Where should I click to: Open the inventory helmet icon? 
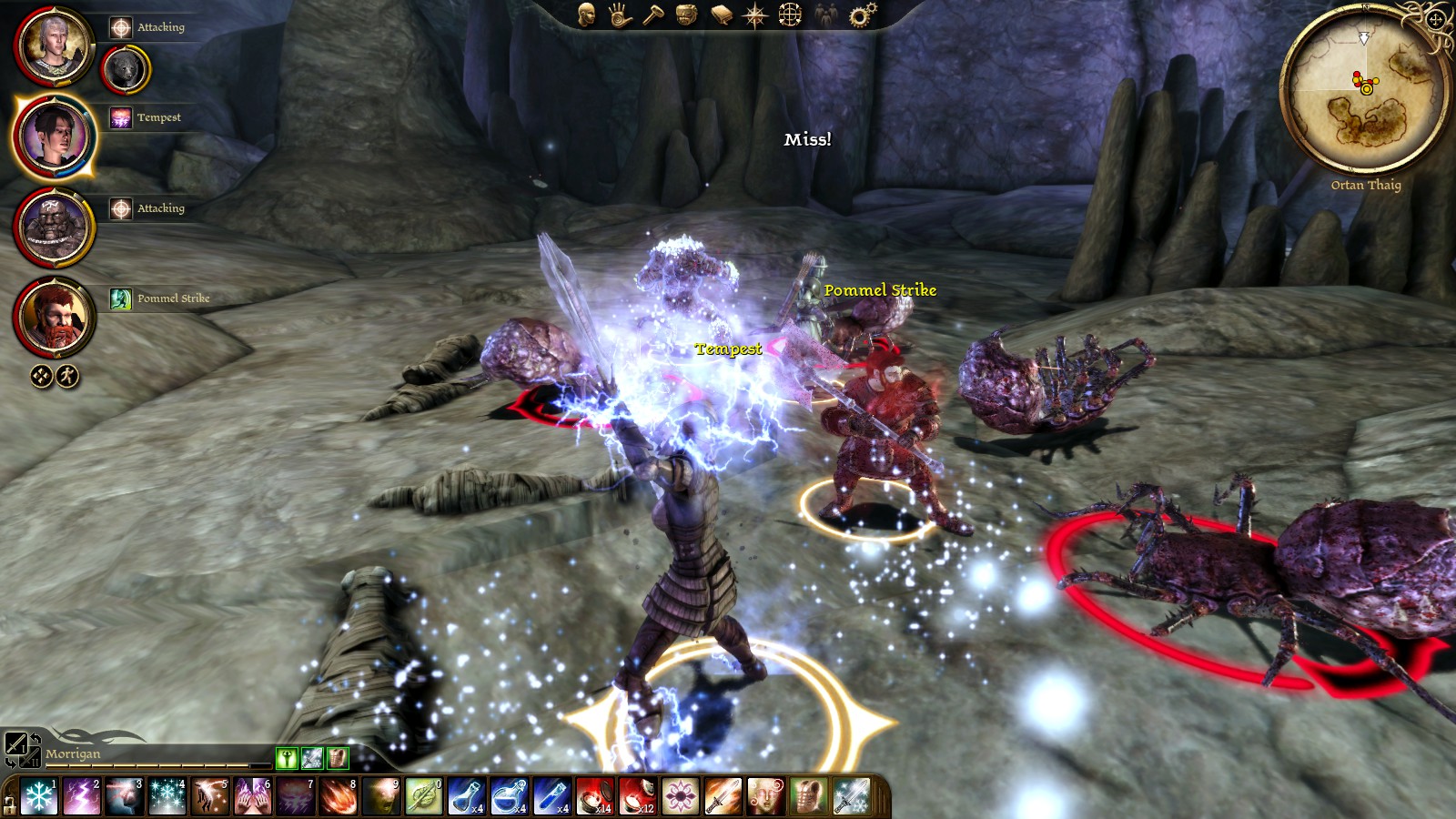(x=687, y=15)
